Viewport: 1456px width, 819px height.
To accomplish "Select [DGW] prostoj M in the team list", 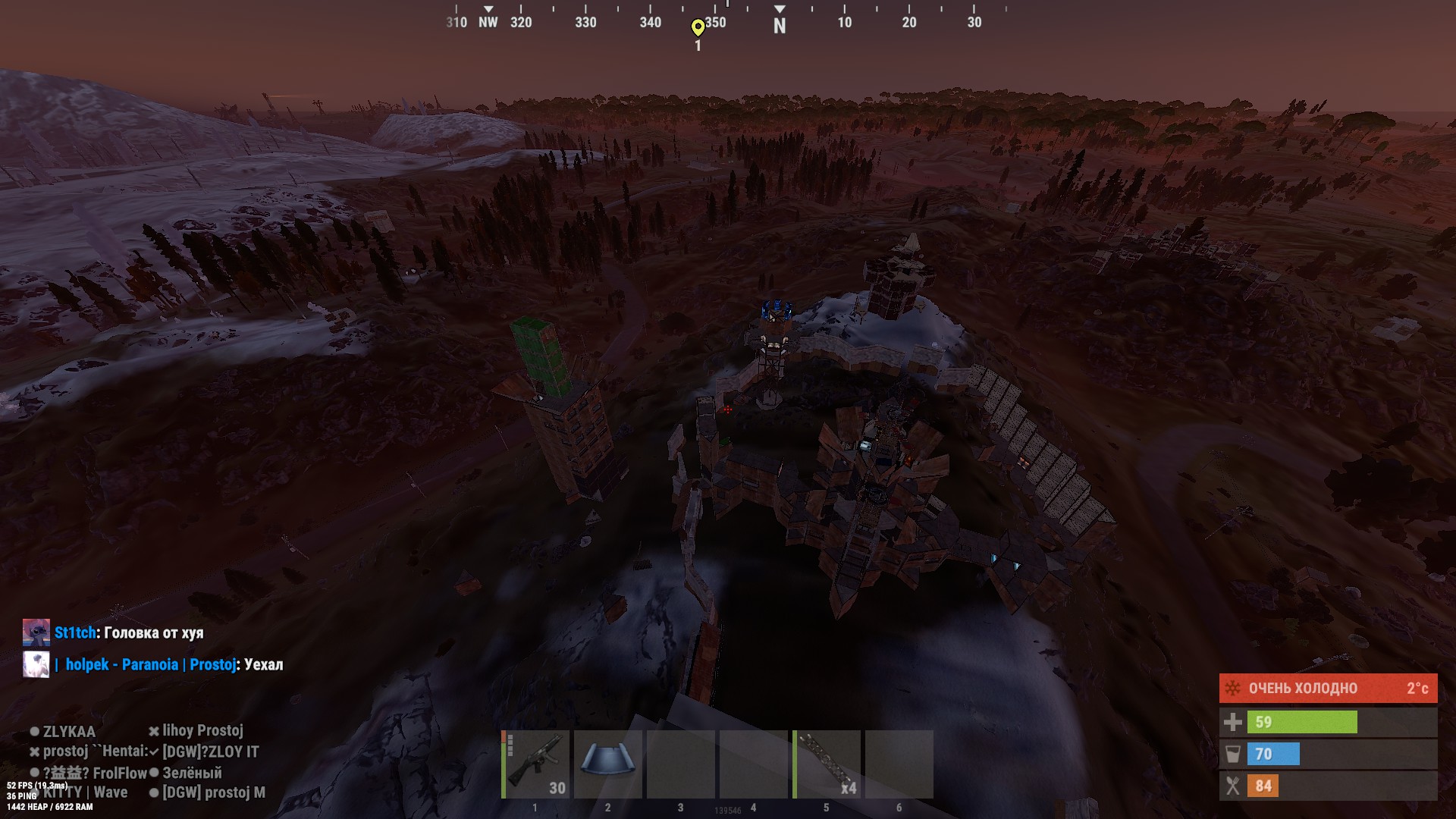I will click(x=213, y=792).
